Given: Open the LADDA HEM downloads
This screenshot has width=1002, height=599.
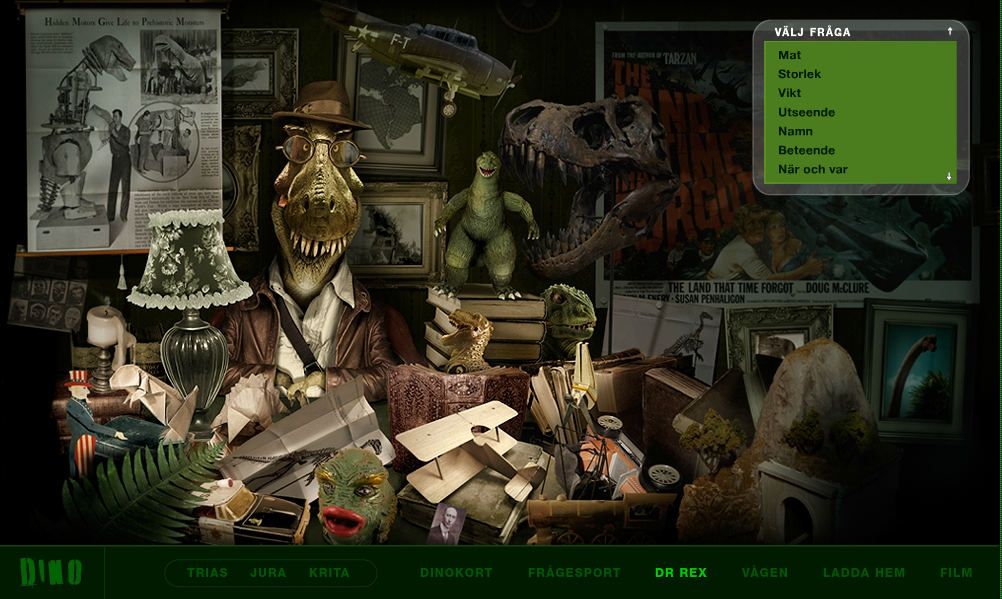Looking at the screenshot, I should point(864,573).
